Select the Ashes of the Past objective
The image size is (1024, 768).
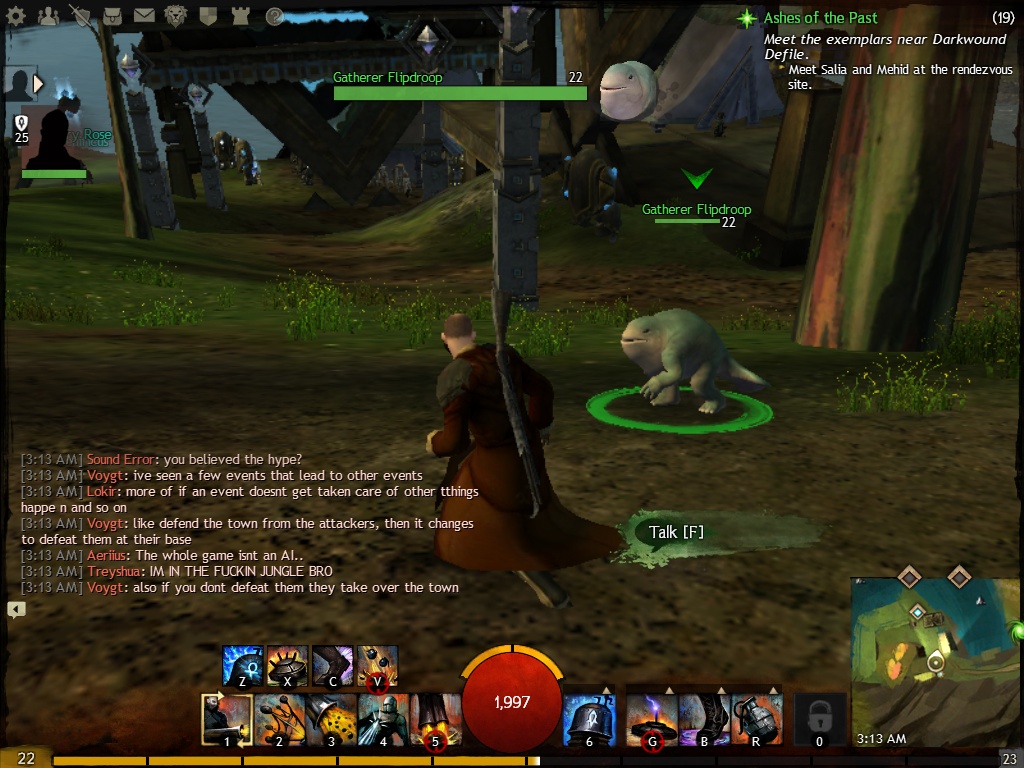tap(820, 18)
